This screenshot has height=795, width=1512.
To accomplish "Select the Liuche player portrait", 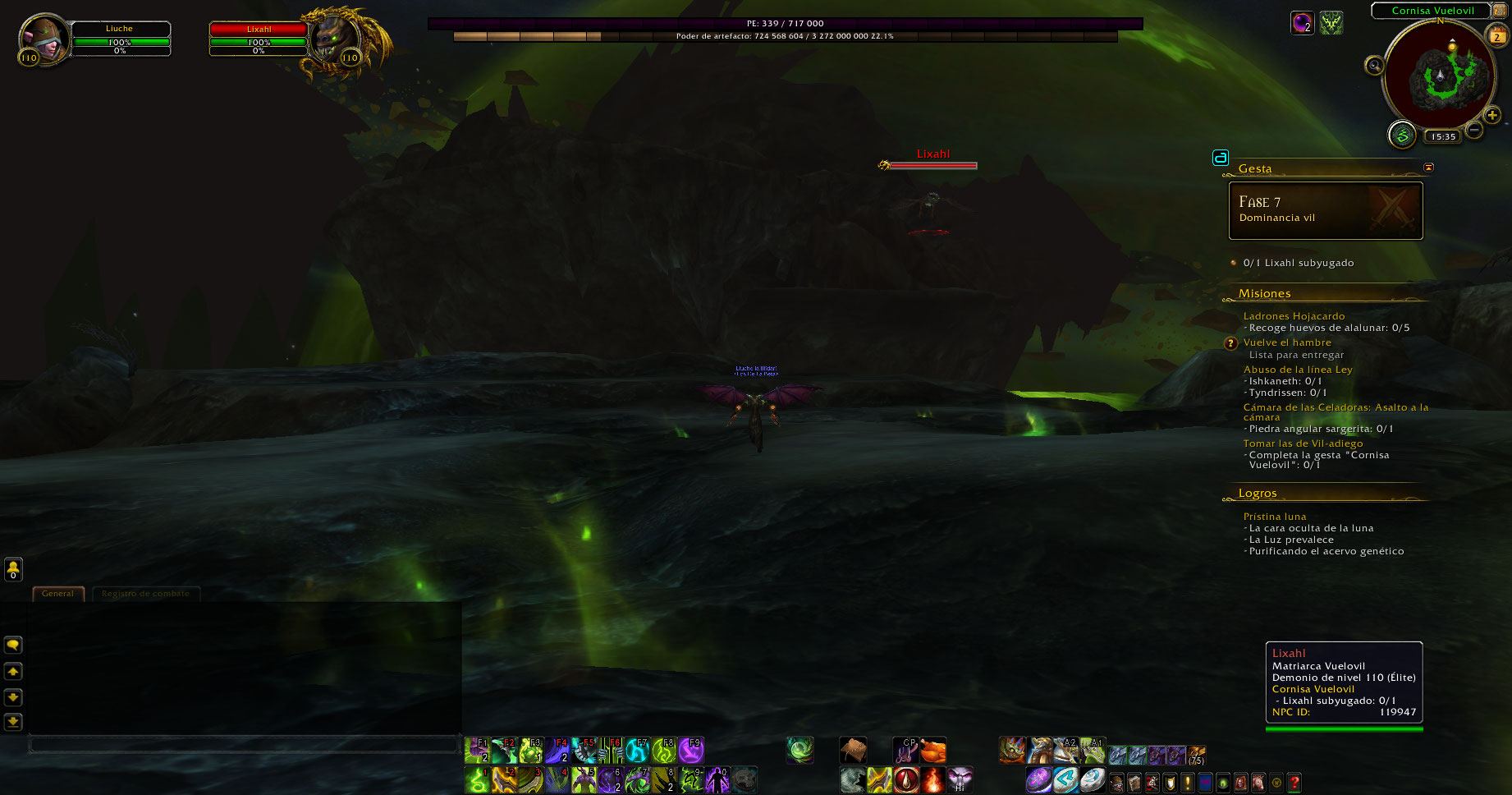I will point(44,39).
